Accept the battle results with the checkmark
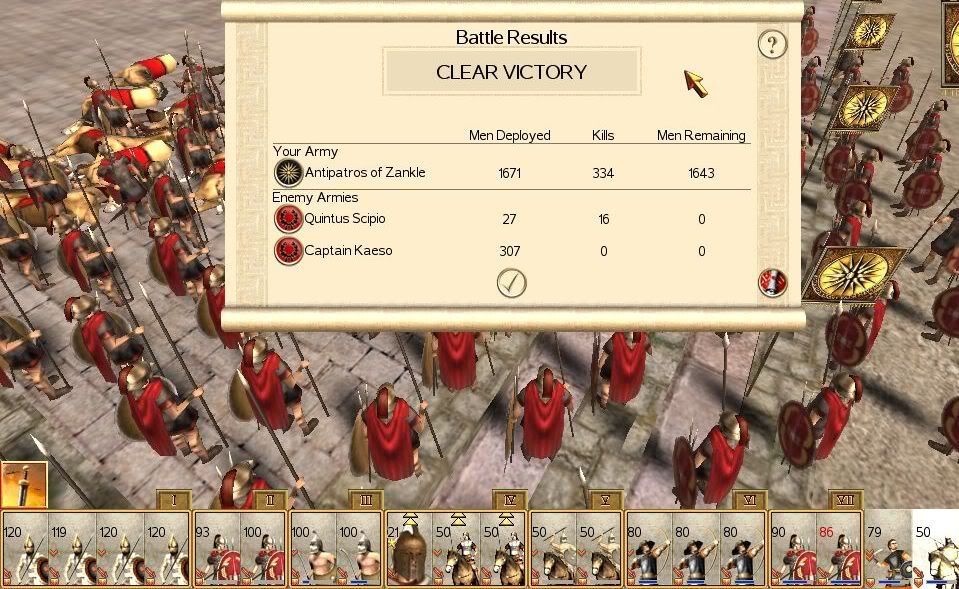959x589 pixels. [511, 283]
